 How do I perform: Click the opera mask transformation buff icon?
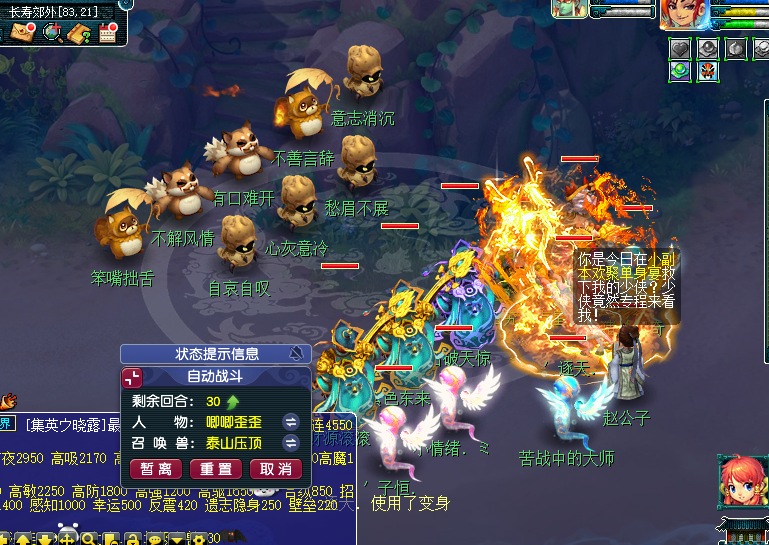708,71
